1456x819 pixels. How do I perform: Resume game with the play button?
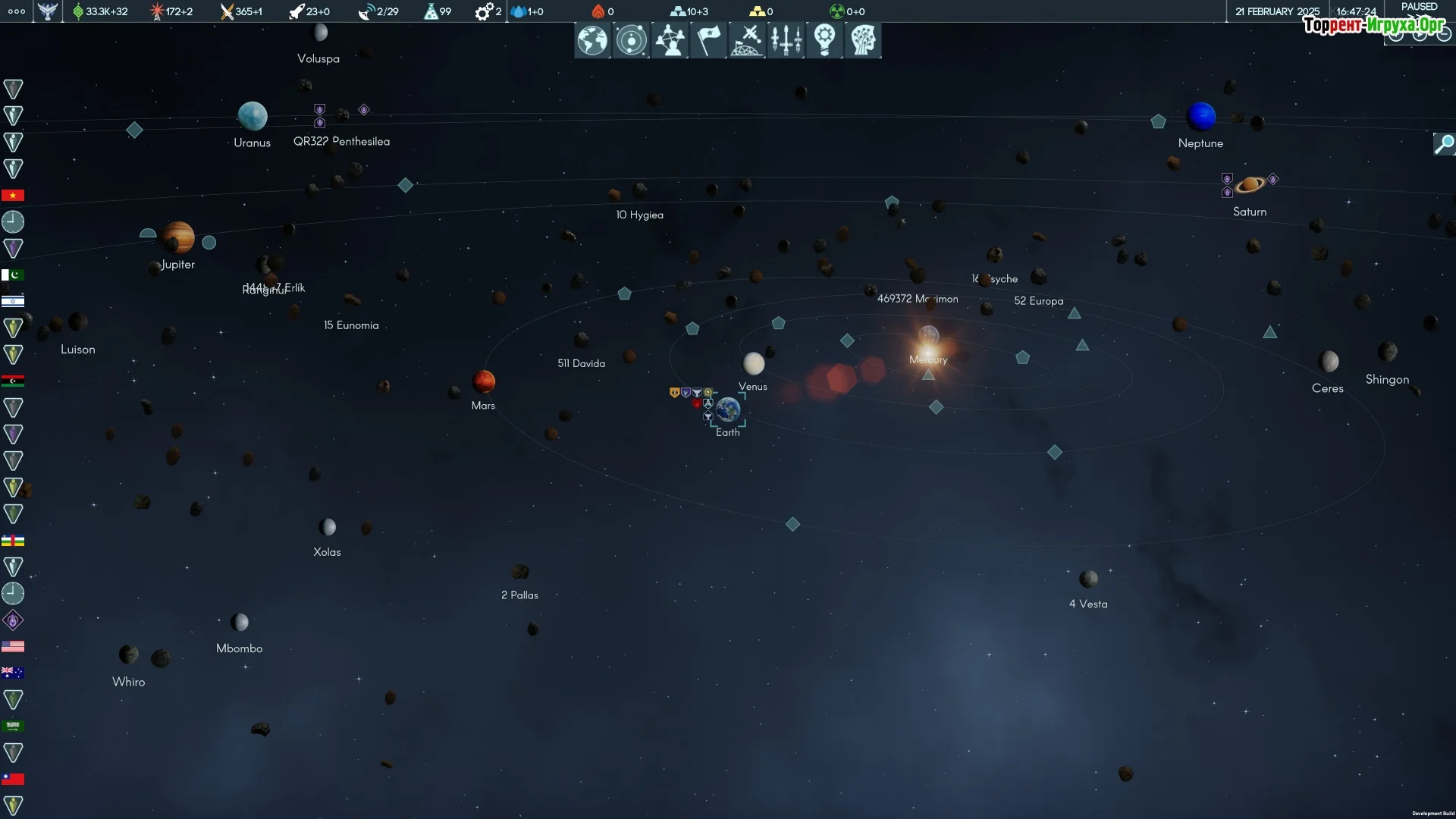(1420, 35)
